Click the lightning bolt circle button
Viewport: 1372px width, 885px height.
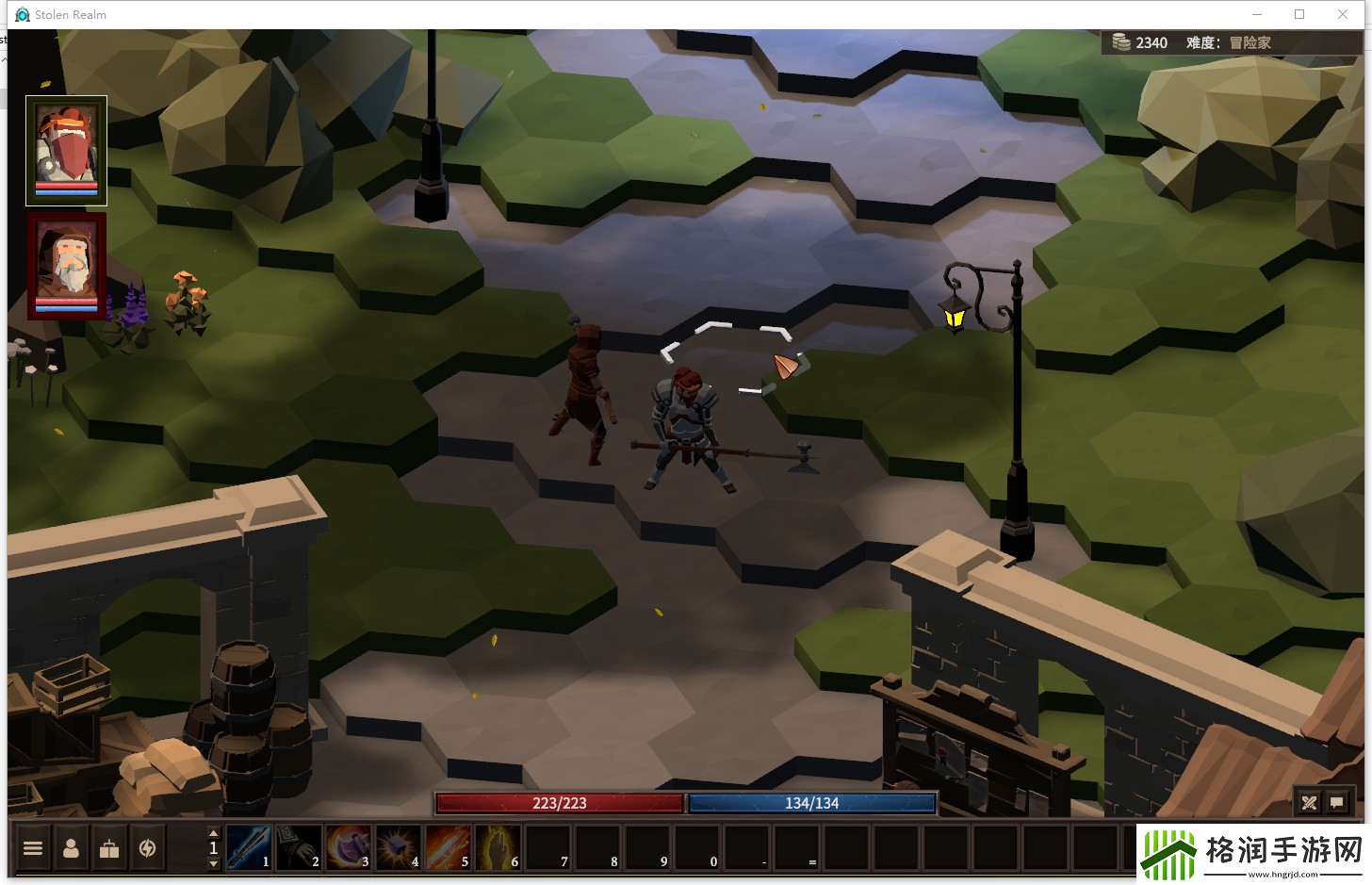[x=147, y=848]
